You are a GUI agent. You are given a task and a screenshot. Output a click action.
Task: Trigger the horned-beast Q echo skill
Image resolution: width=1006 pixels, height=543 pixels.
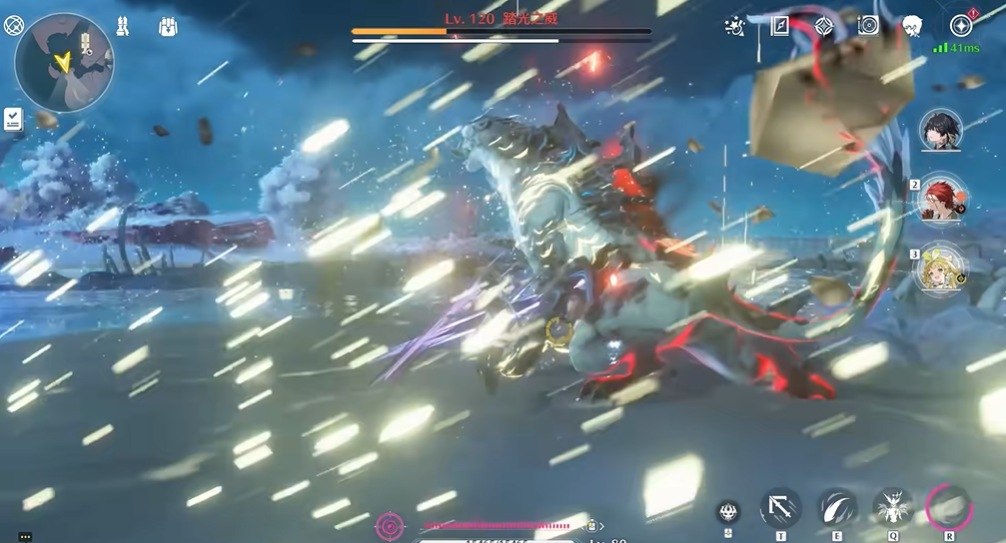[x=892, y=509]
